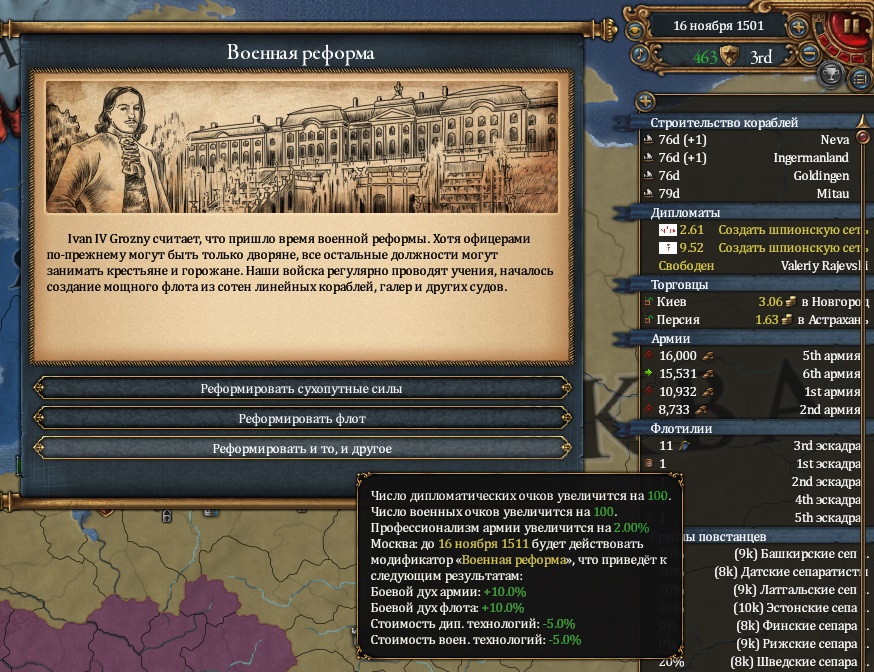
Task: Choose «Реформировать флот» option
Action: [301, 418]
